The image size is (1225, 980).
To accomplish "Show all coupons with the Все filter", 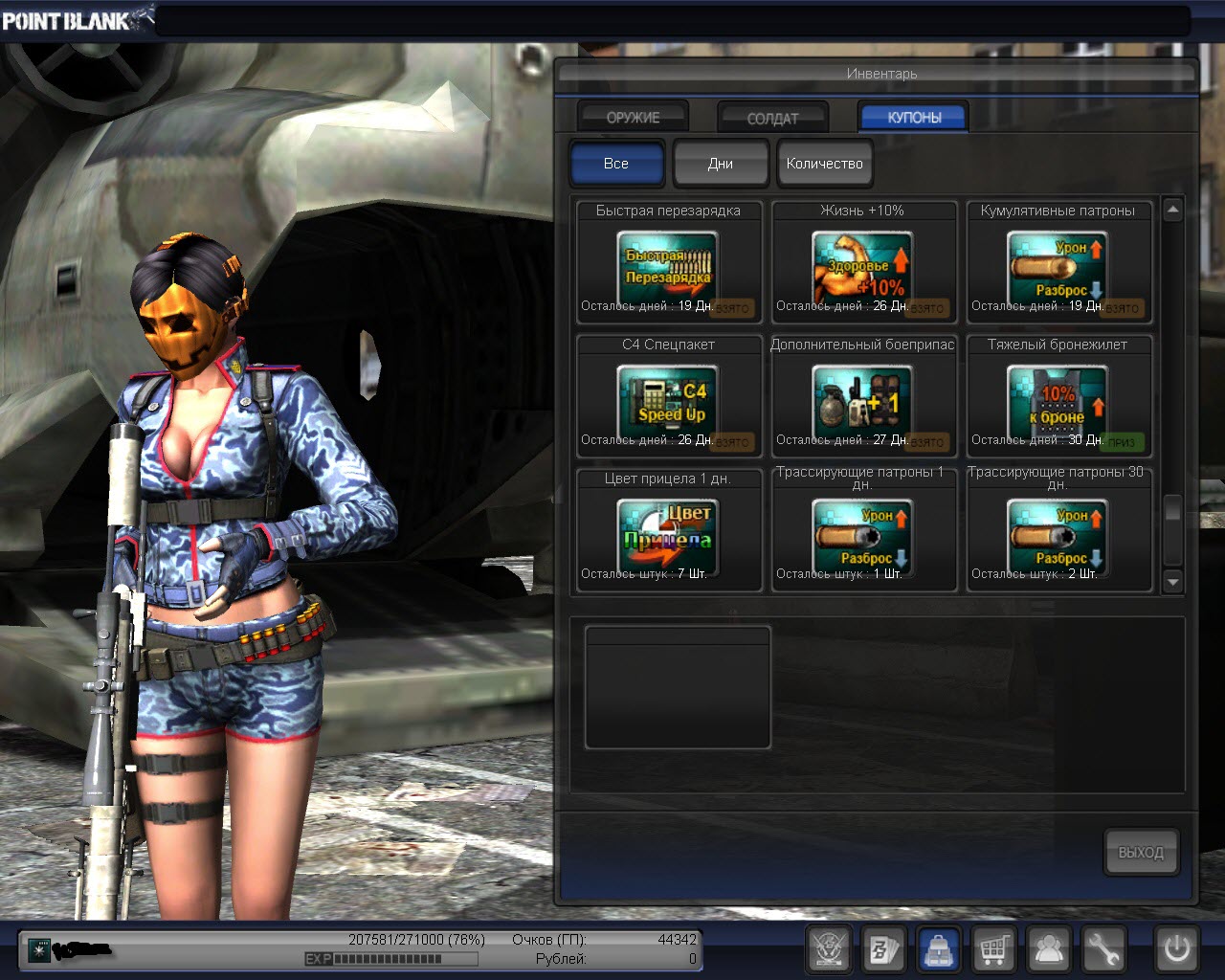I will [616, 164].
